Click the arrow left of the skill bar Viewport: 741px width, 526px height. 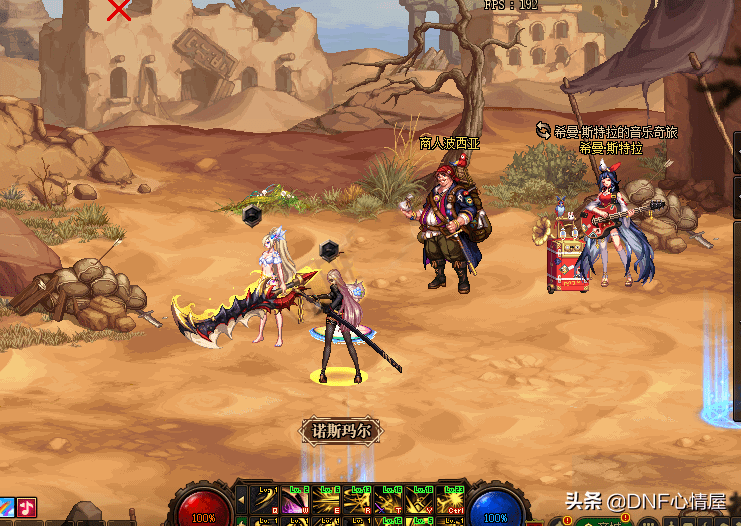click(241, 497)
